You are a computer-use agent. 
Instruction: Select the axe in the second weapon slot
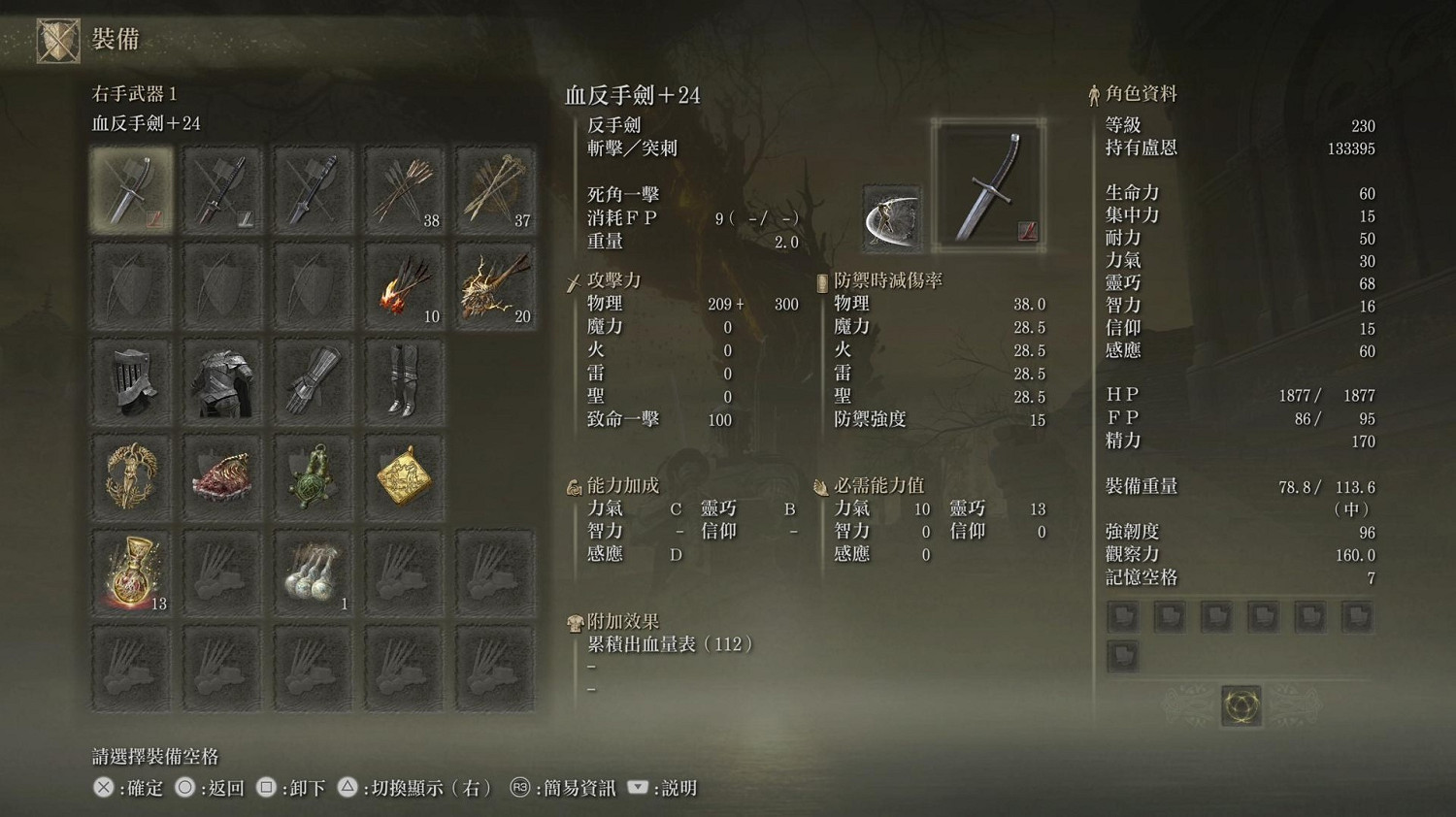(221, 189)
